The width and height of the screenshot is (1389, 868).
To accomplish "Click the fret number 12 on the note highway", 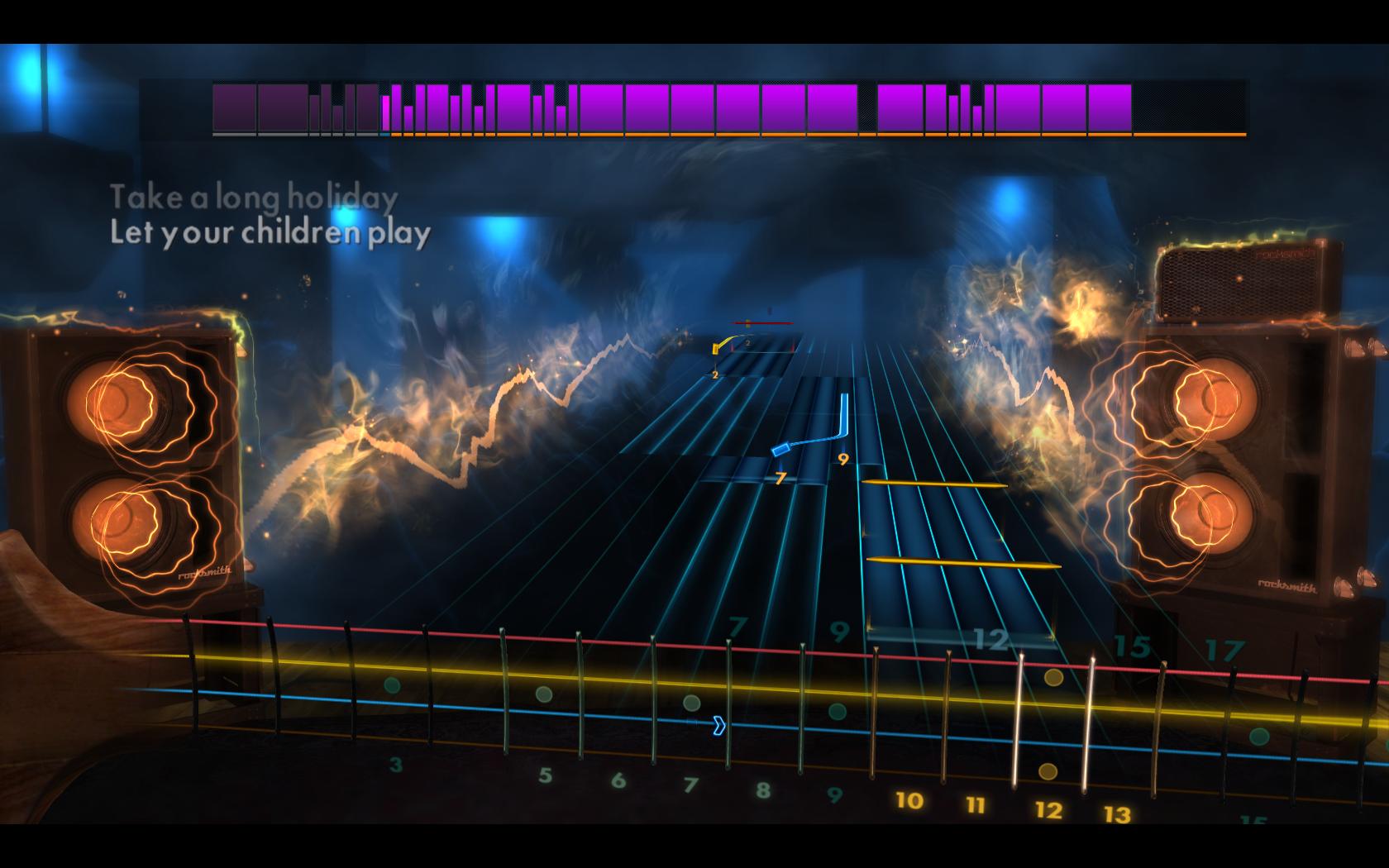I will 990,638.
